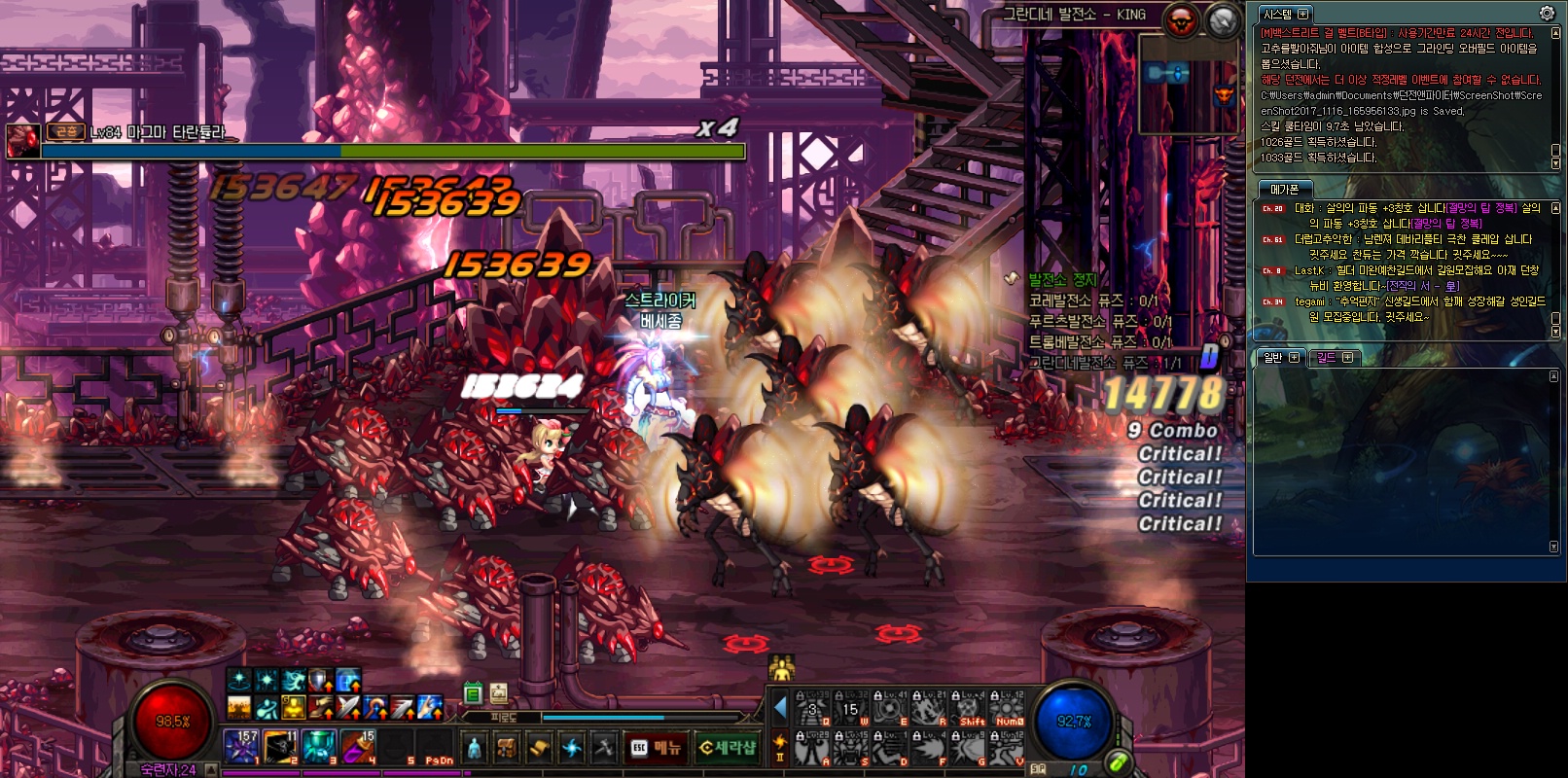
Task: Use the purple item in quick slot 4
Action: click(358, 746)
